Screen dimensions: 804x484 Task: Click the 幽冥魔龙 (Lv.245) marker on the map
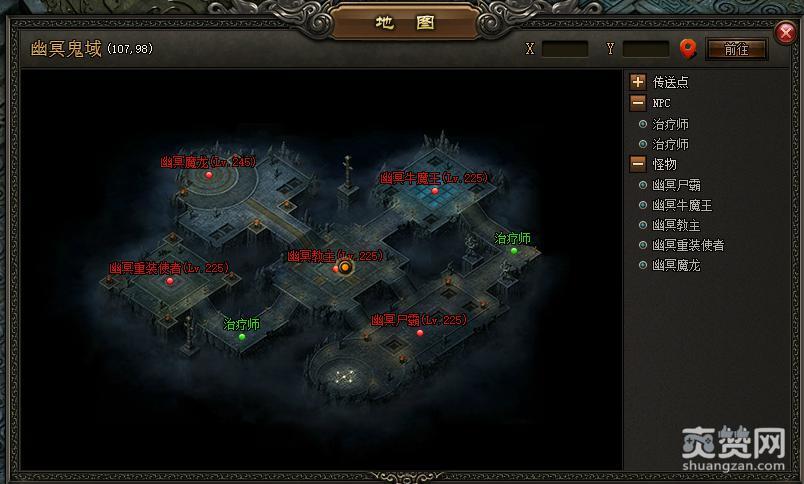(x=209, y=175)
